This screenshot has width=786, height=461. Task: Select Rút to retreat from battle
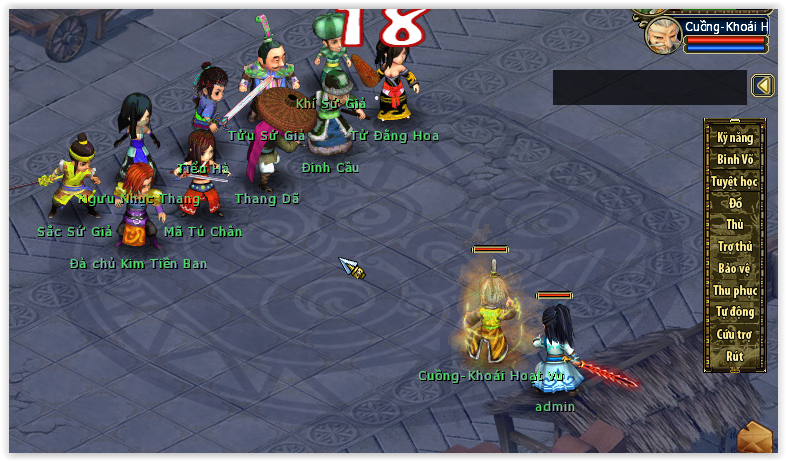pos(735,356)
